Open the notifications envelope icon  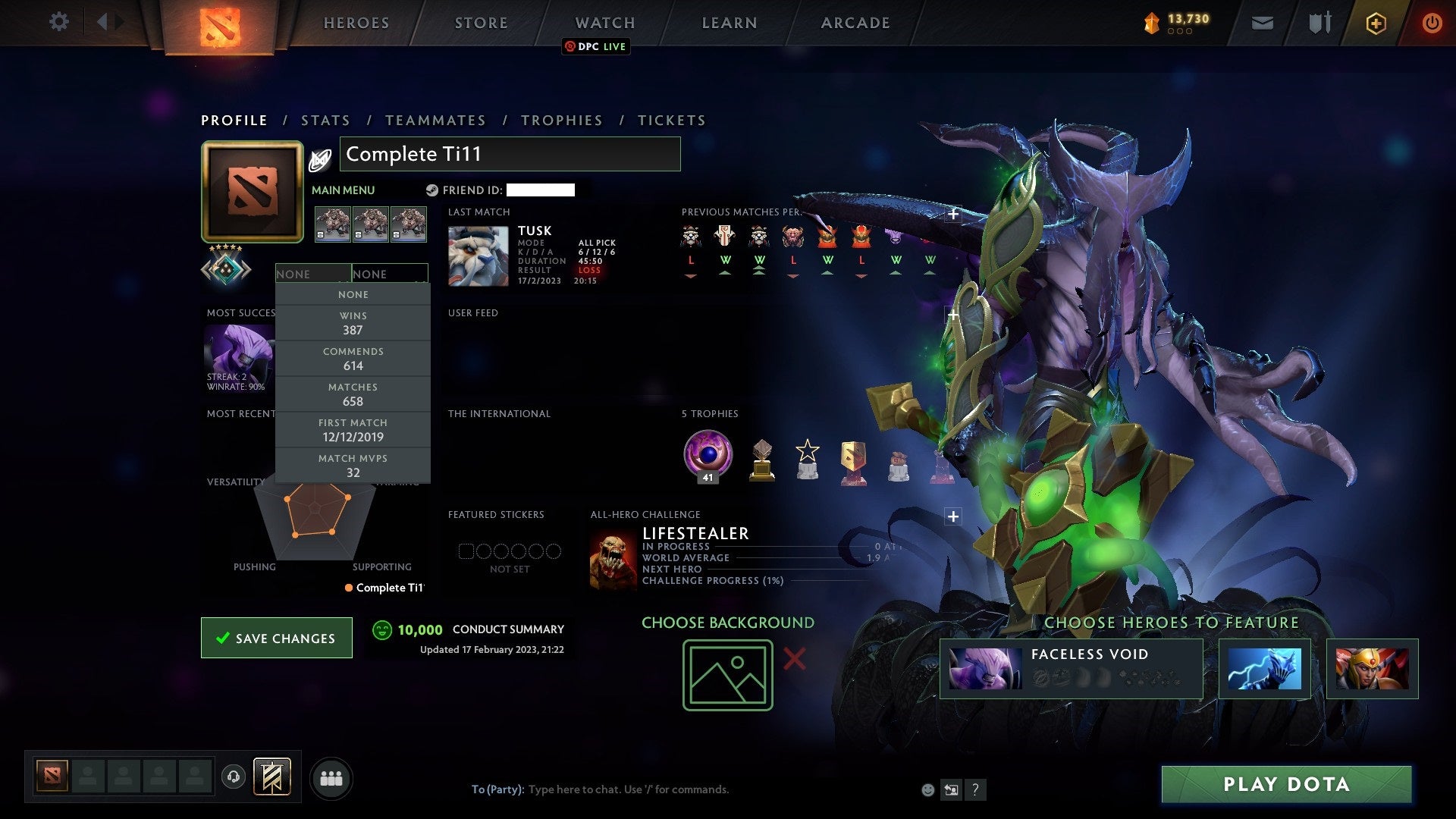click(1262, 22)
